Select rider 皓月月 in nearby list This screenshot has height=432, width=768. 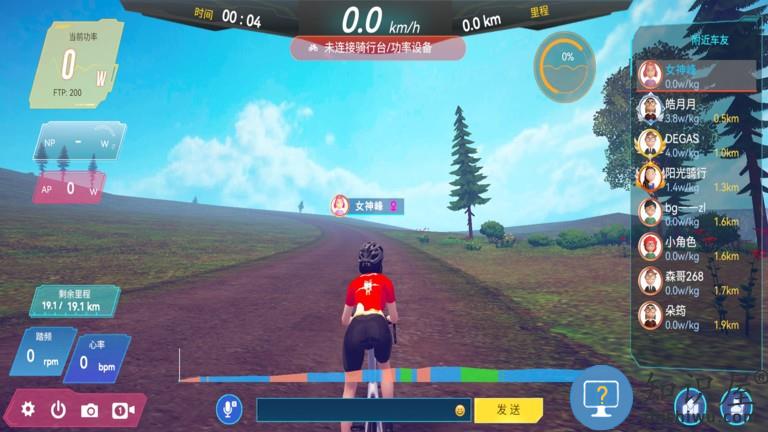(690, 110)
